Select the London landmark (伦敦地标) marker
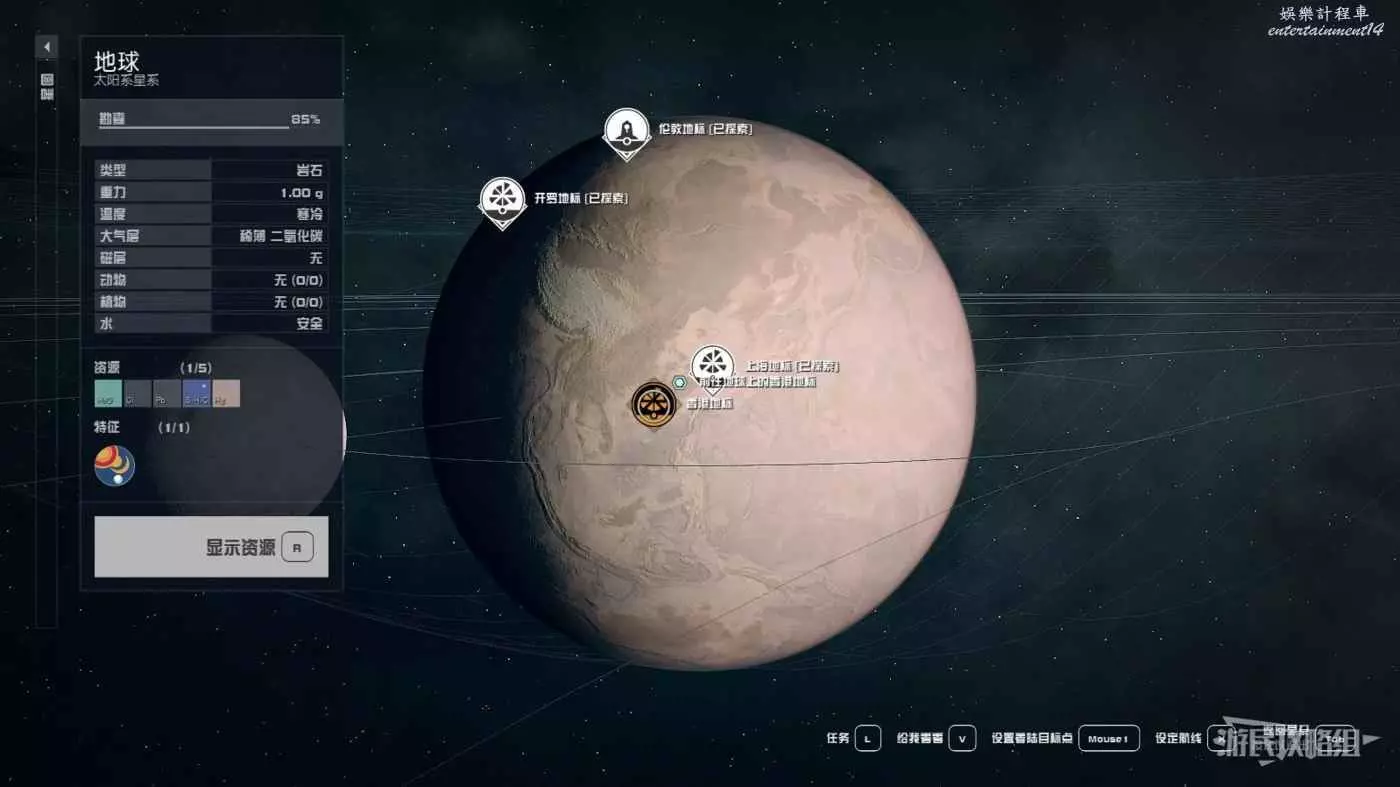 click(x=627, y=131)
